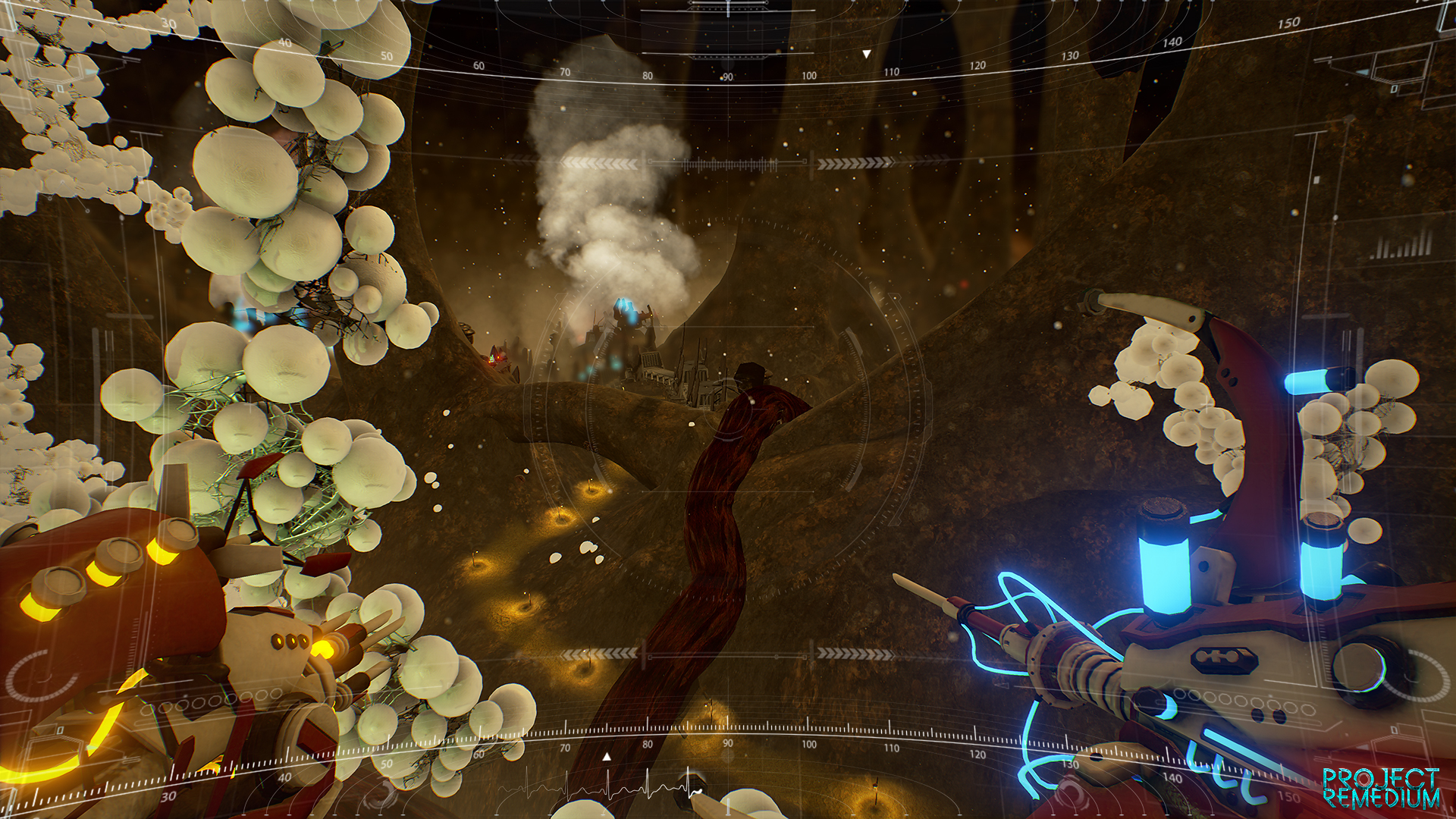Expand the chevron arrows right of the compass bar
Viewport: 1456px width, 819px height.
(x=855, y=162)
